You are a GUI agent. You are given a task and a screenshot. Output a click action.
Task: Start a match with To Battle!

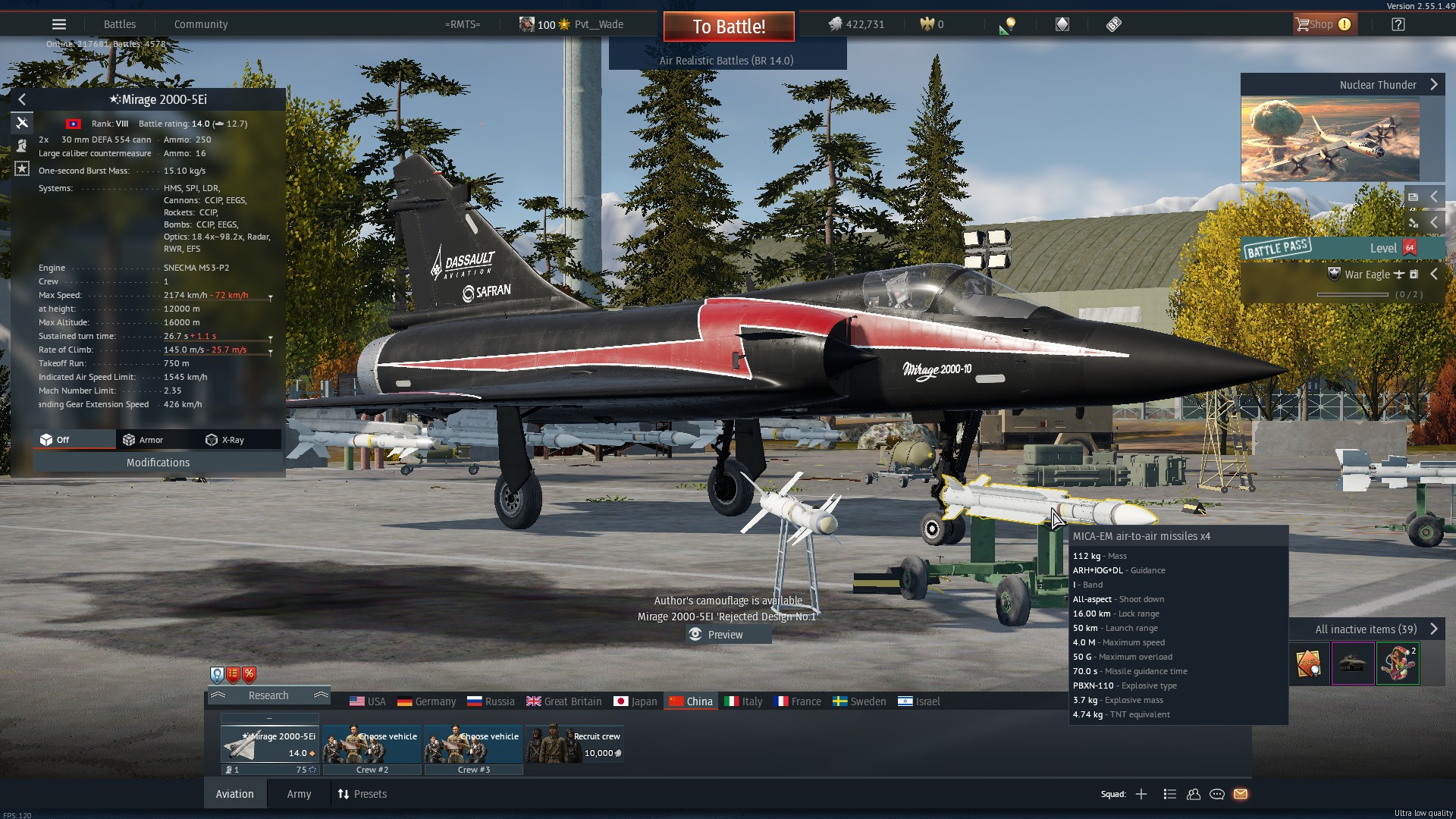click(x=728, y=27)
